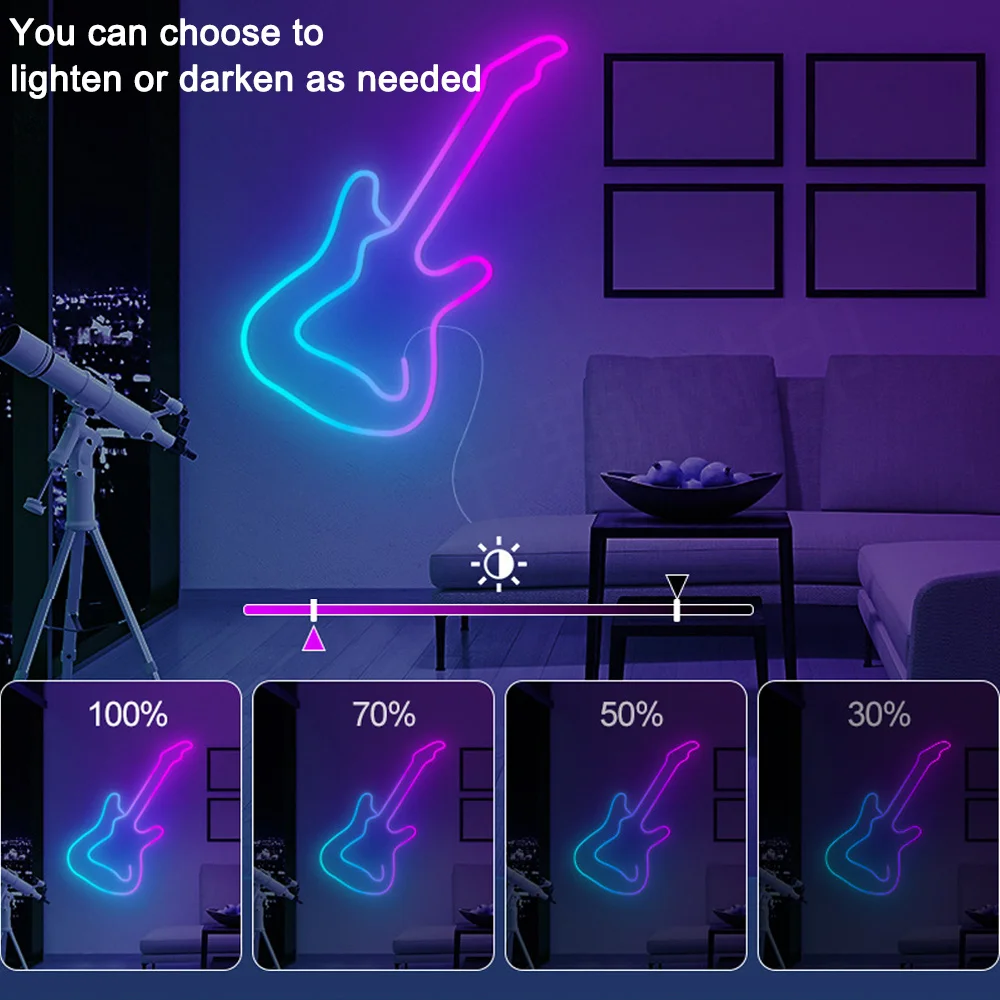Click the slider handle with the white triangle

pyautogui.click(x=677, y=609)
